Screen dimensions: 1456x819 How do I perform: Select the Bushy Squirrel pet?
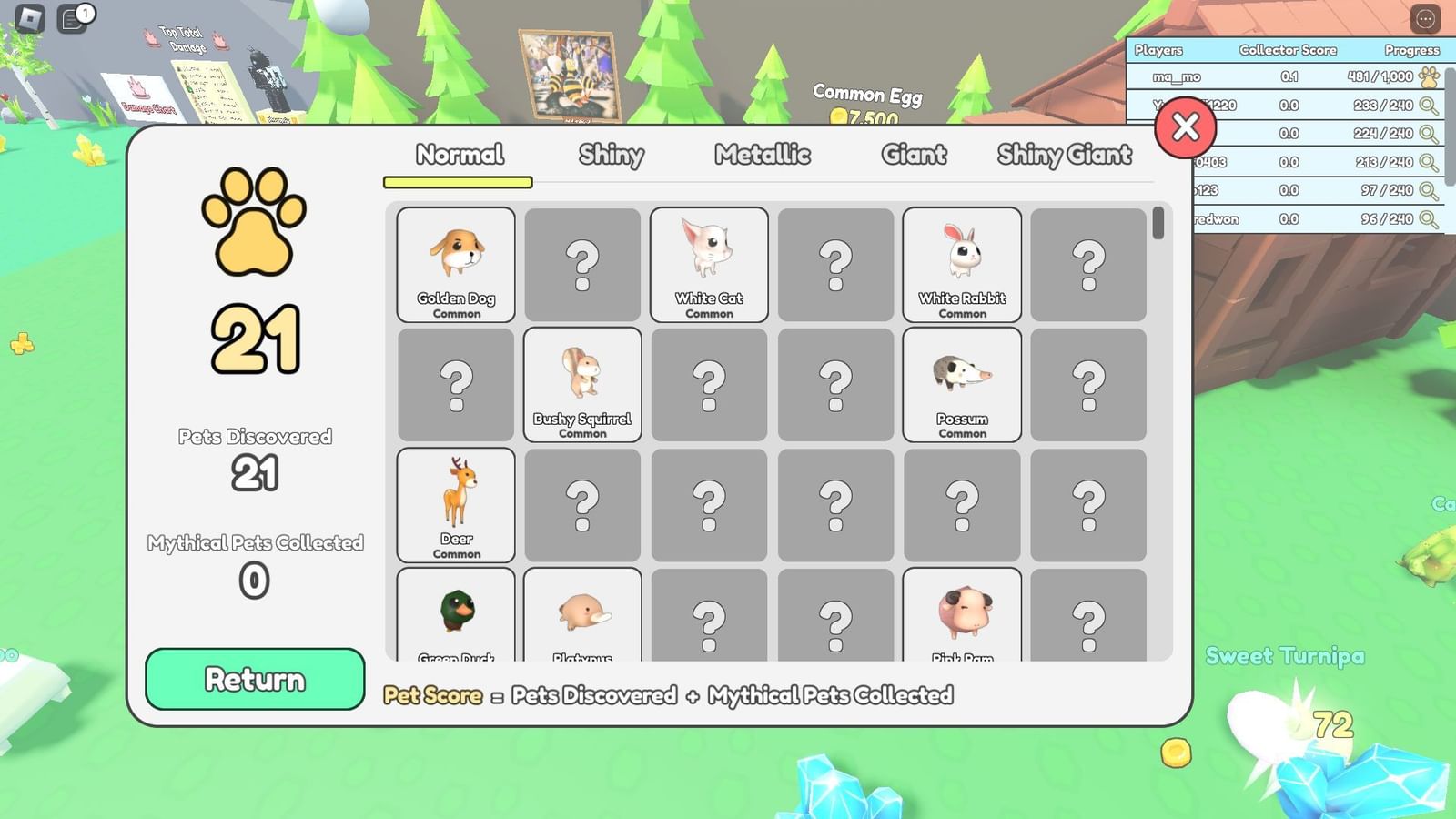(x=582, y=385)
